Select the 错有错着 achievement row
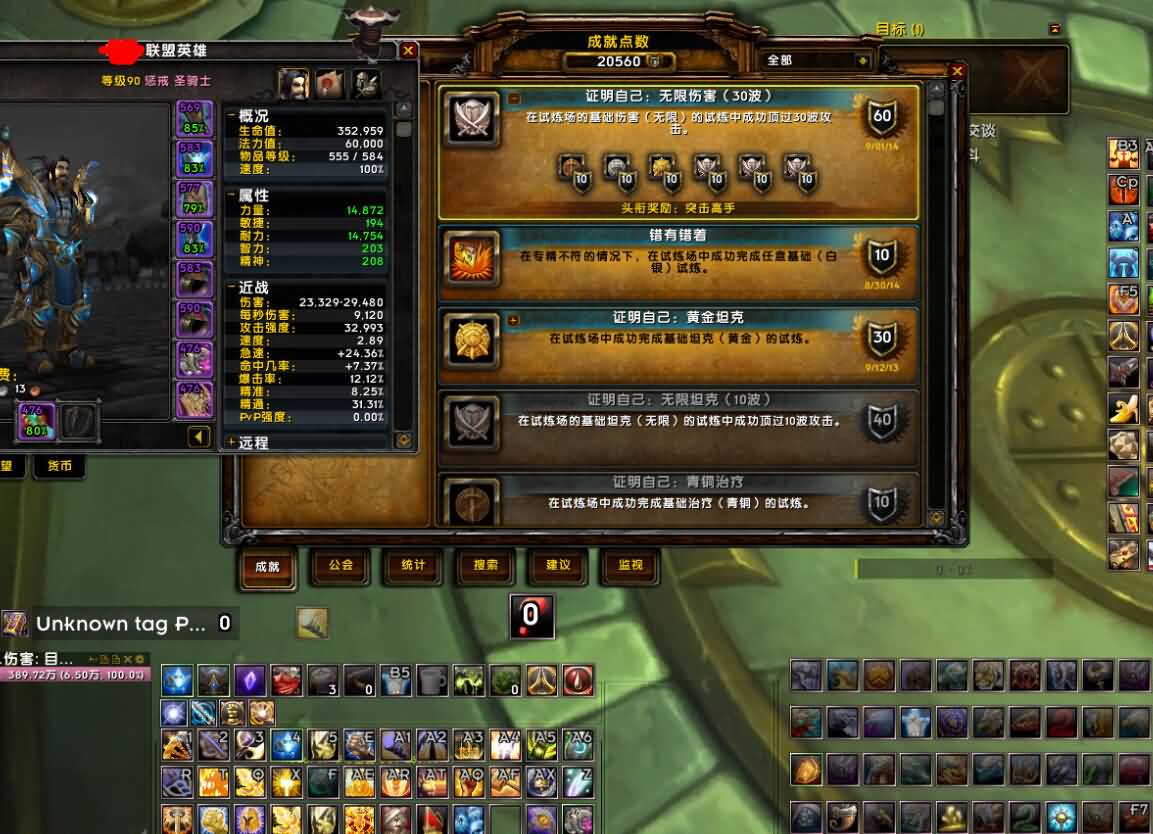Image resolution: width=1153 pixels, height=834 pixels. click(x=678, y=263)
